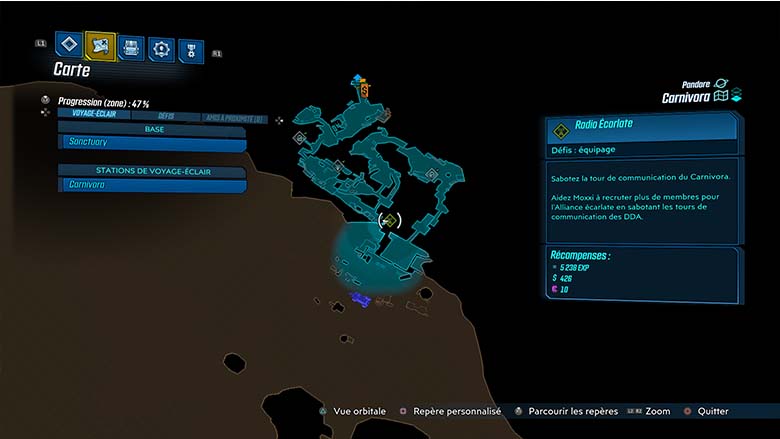Open the Radio Écarlate challenge header
Image resolution: width=780 pixels, height=439 pixels.
click(640, 128)
